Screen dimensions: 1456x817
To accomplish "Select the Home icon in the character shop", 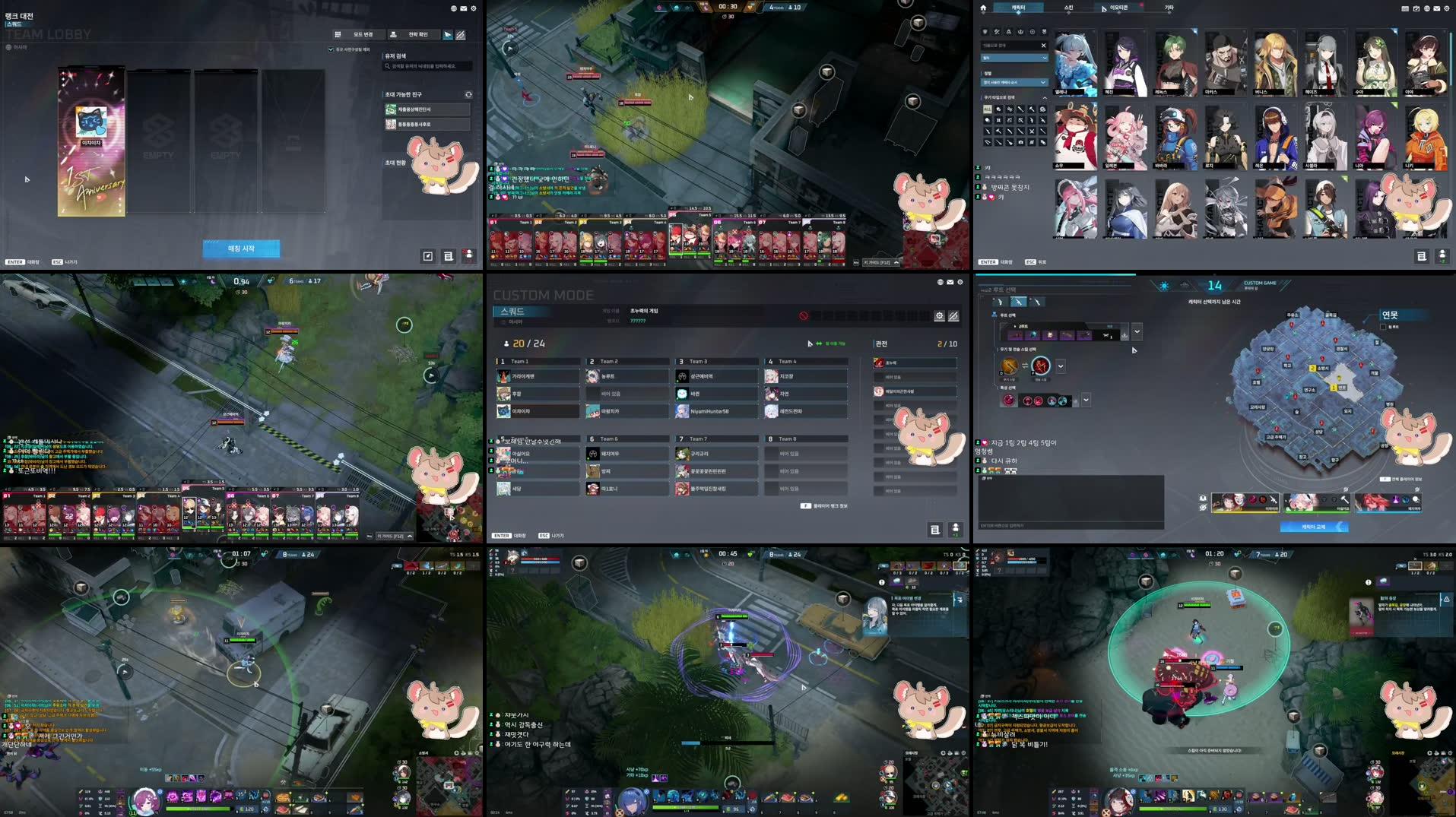I will point(983,8).
